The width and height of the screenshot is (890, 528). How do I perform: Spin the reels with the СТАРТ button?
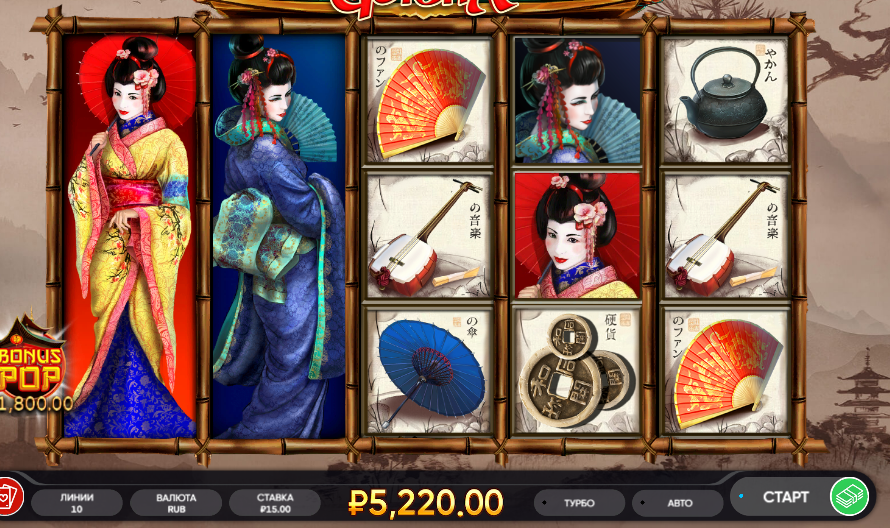(x=784, y=497)
